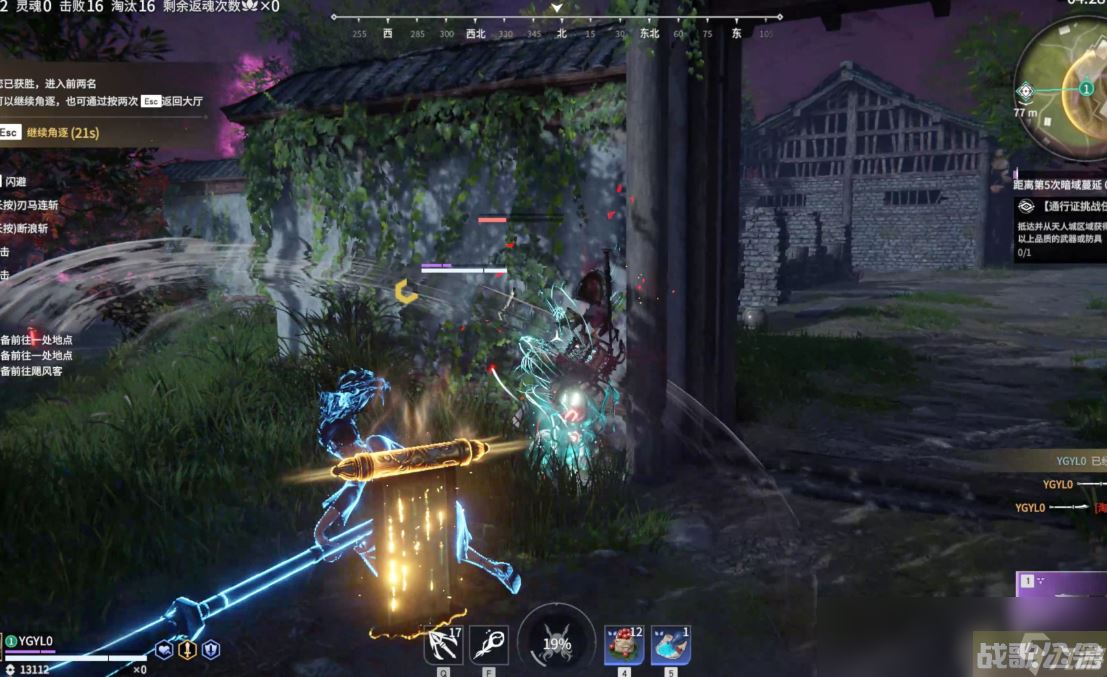Use the red berry pouch item

[624, 645]
